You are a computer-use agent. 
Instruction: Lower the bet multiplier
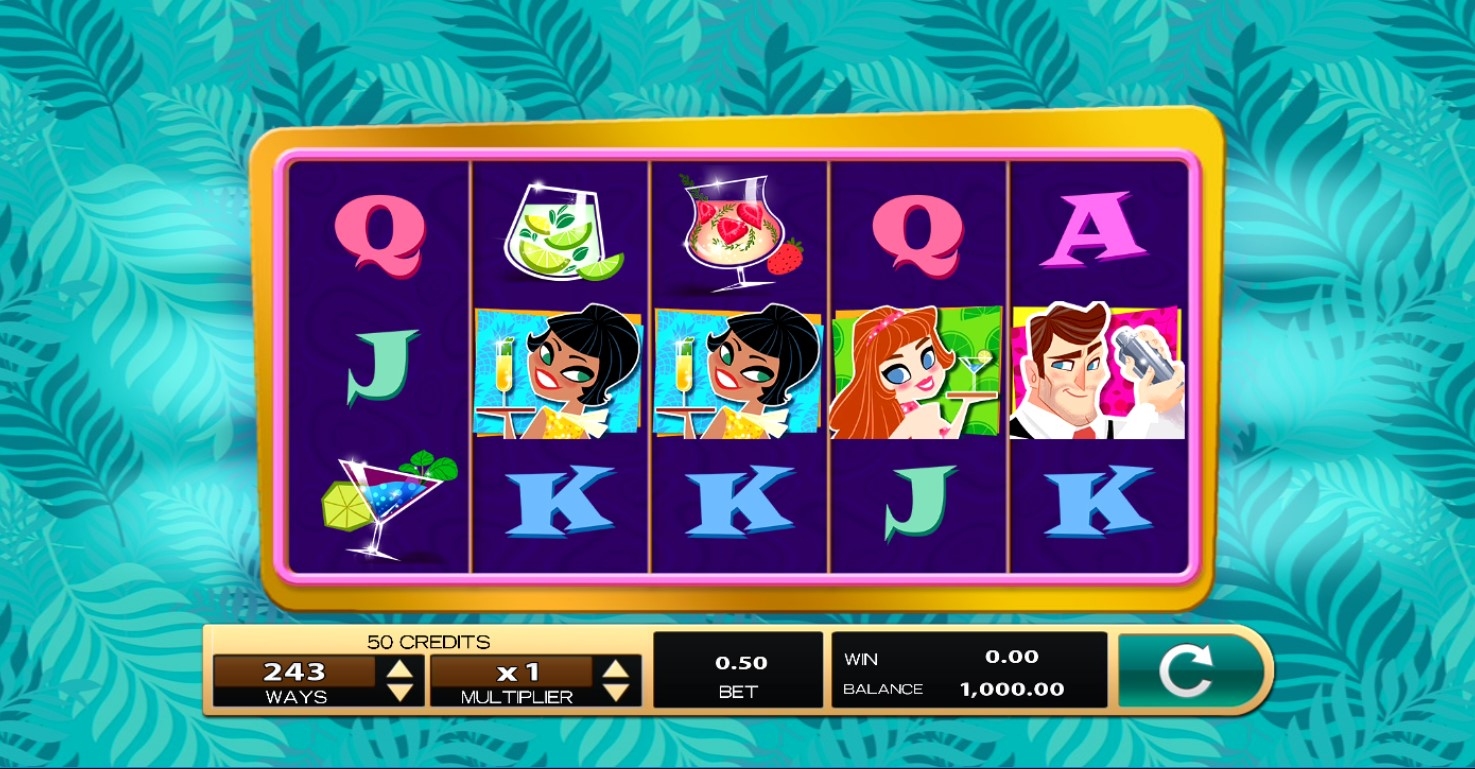616,691
